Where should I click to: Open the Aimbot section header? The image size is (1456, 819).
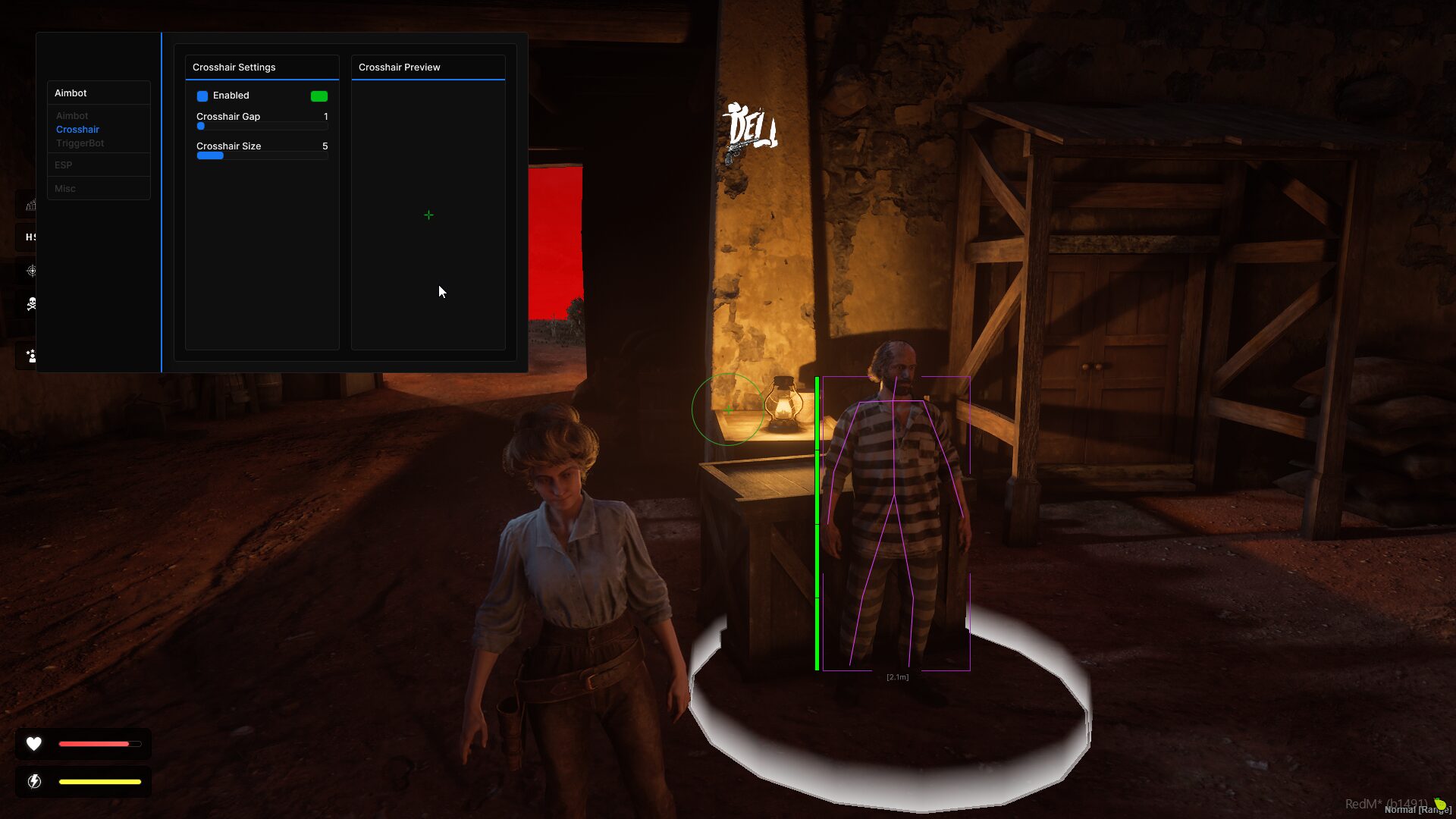[71, 93]
